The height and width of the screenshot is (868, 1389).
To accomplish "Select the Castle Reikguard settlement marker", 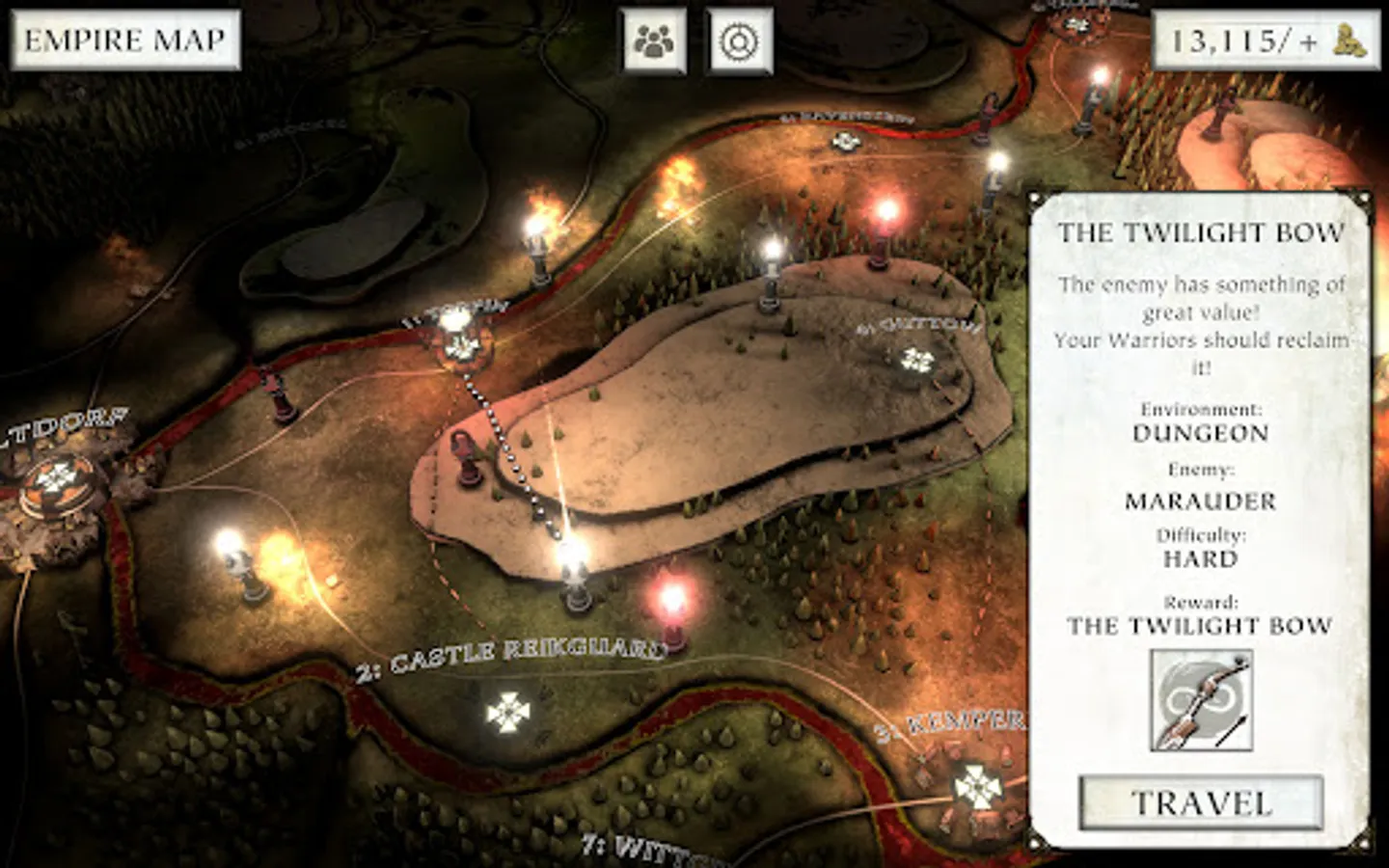I will point(508,712).
